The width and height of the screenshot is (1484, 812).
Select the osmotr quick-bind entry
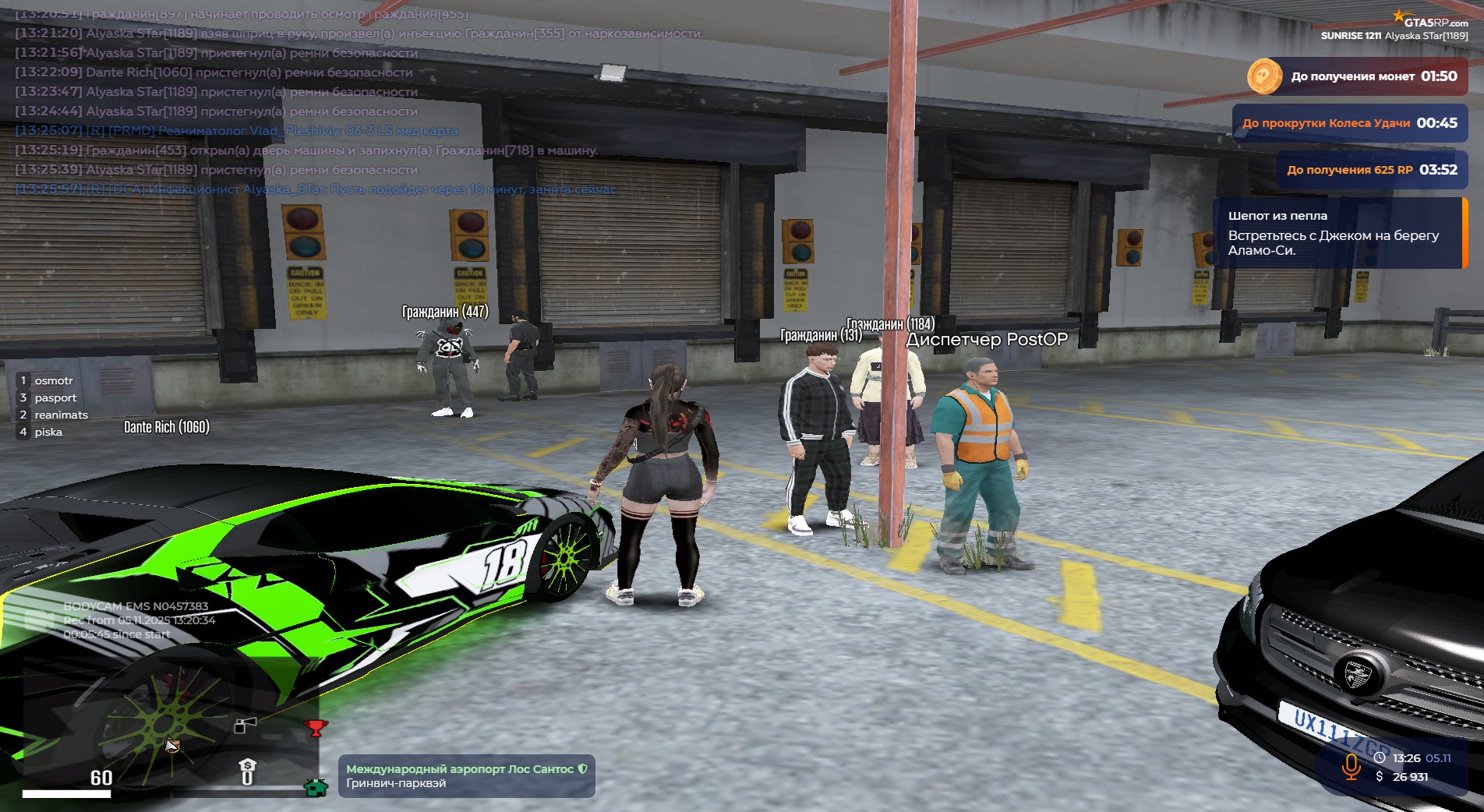[x=53, y=380]
